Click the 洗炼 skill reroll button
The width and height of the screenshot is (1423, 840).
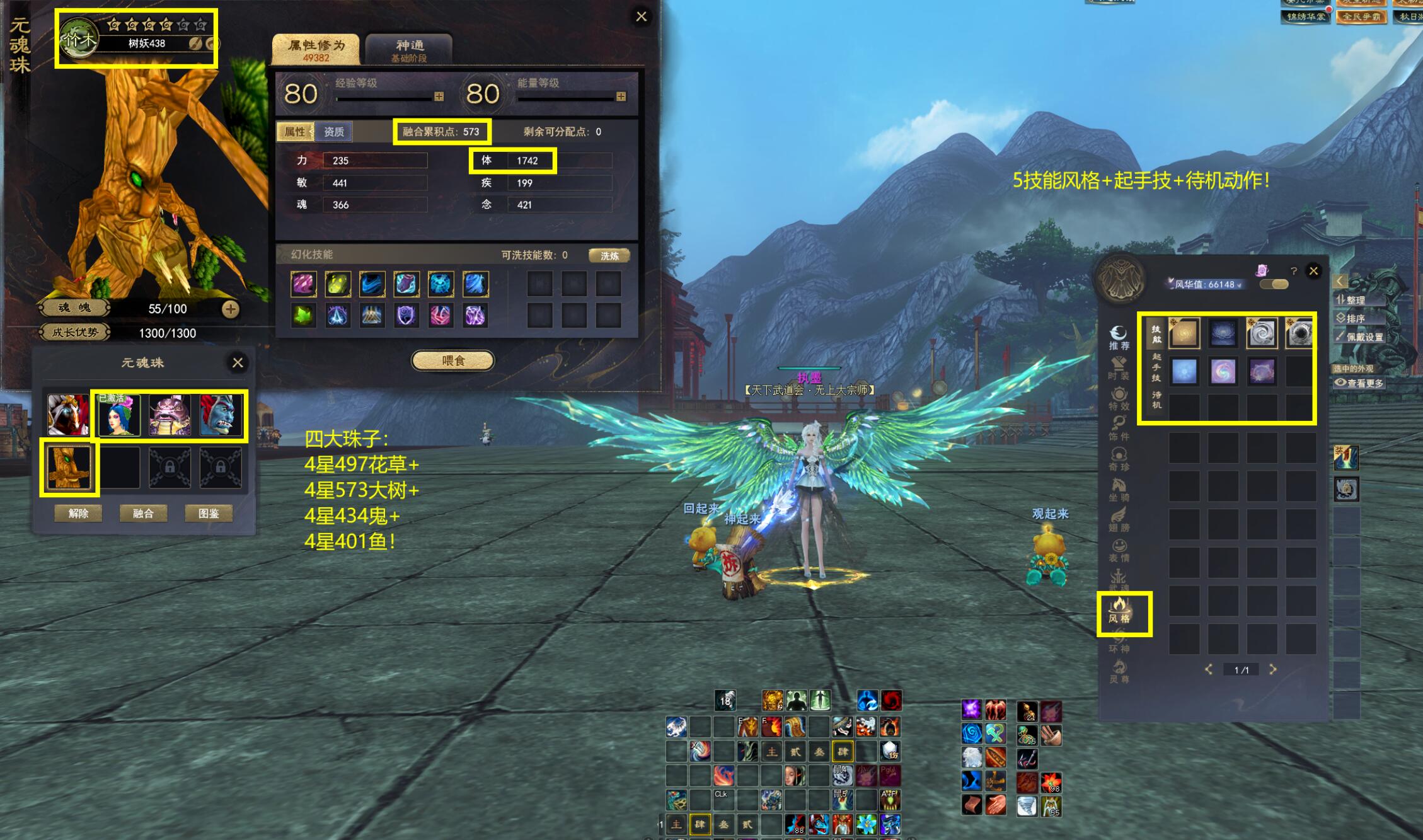(x=609, y=255)
